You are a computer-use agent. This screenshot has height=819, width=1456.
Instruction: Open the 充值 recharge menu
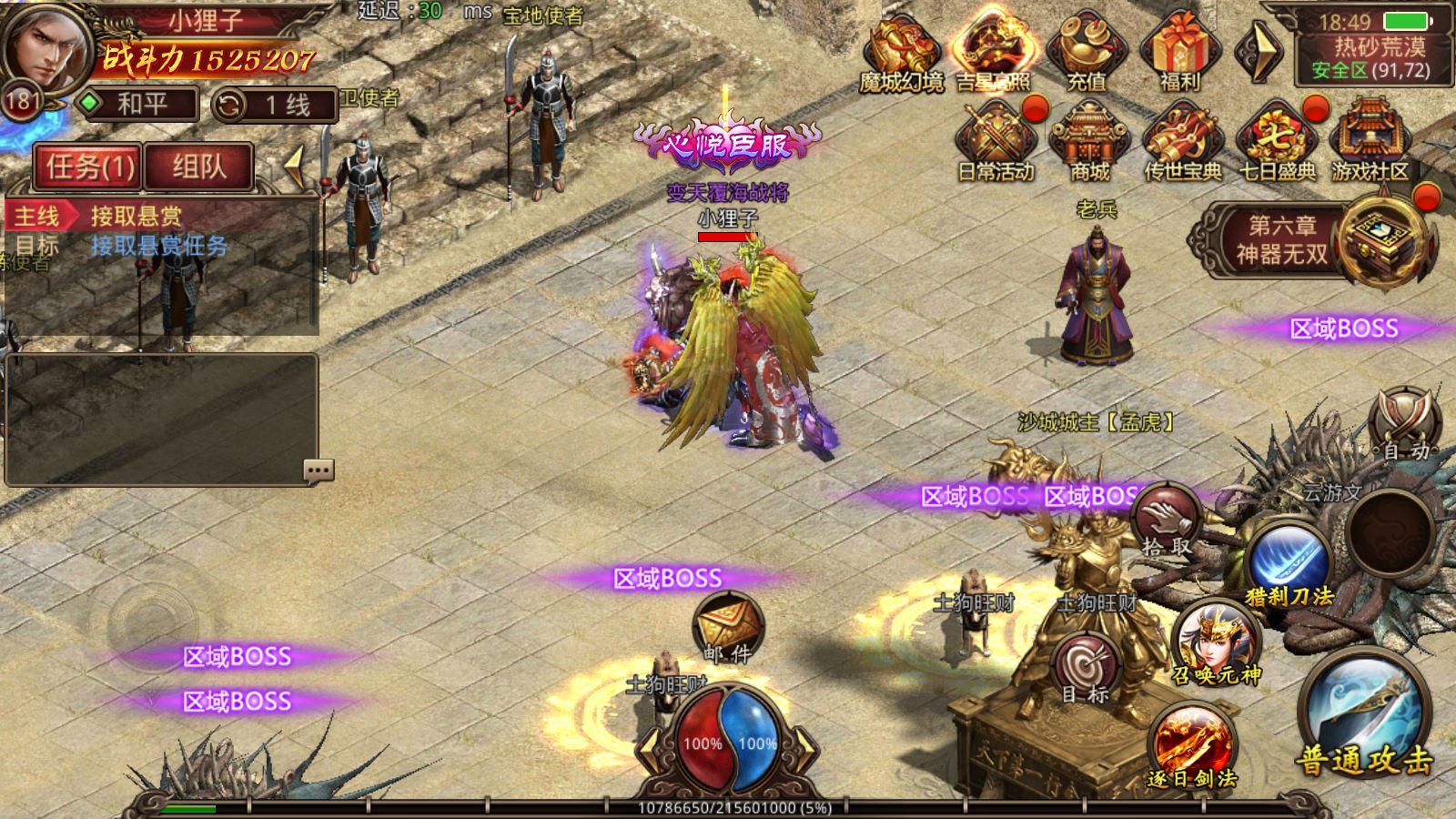(x=1087, y=51)
